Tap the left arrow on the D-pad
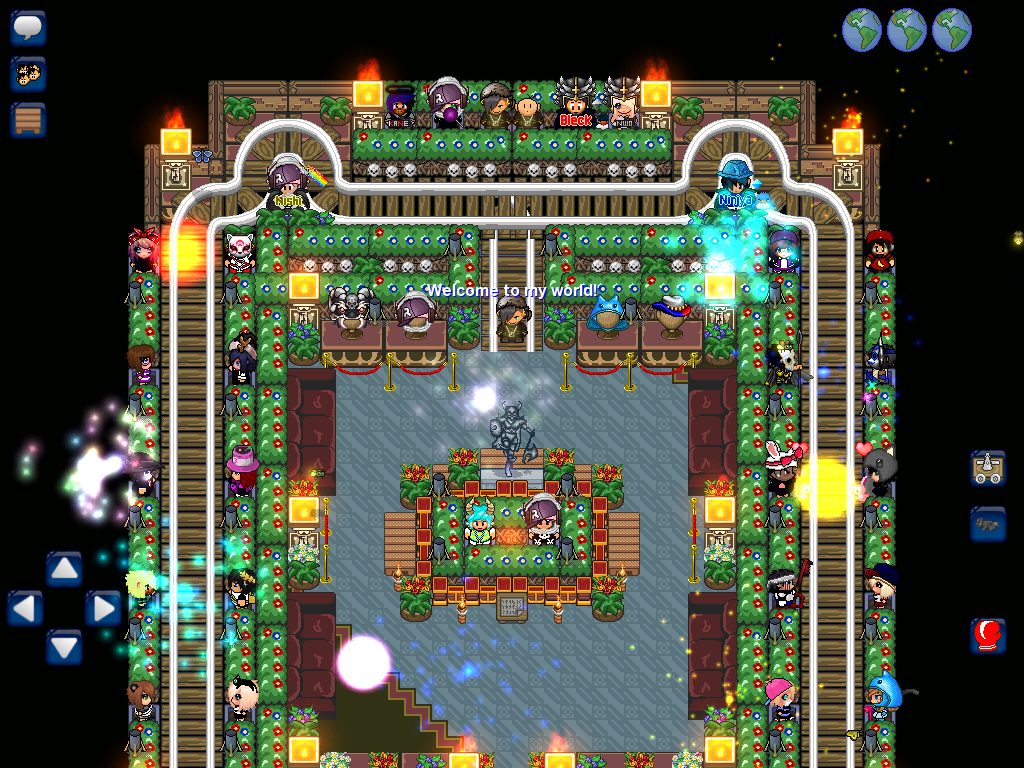 tap(25, 608)
